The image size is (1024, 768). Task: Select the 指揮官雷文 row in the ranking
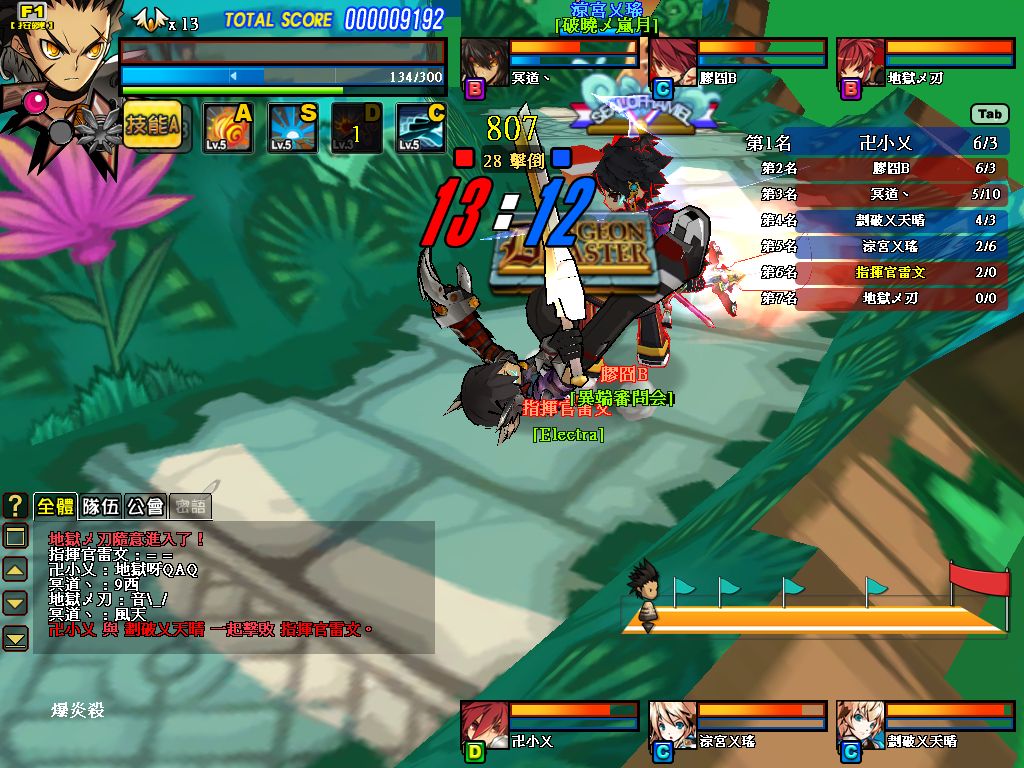890,272
